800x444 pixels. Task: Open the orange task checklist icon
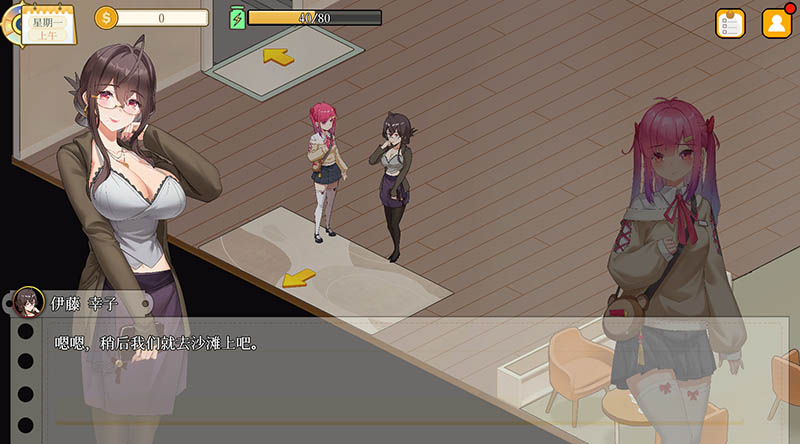pos(730,23)
